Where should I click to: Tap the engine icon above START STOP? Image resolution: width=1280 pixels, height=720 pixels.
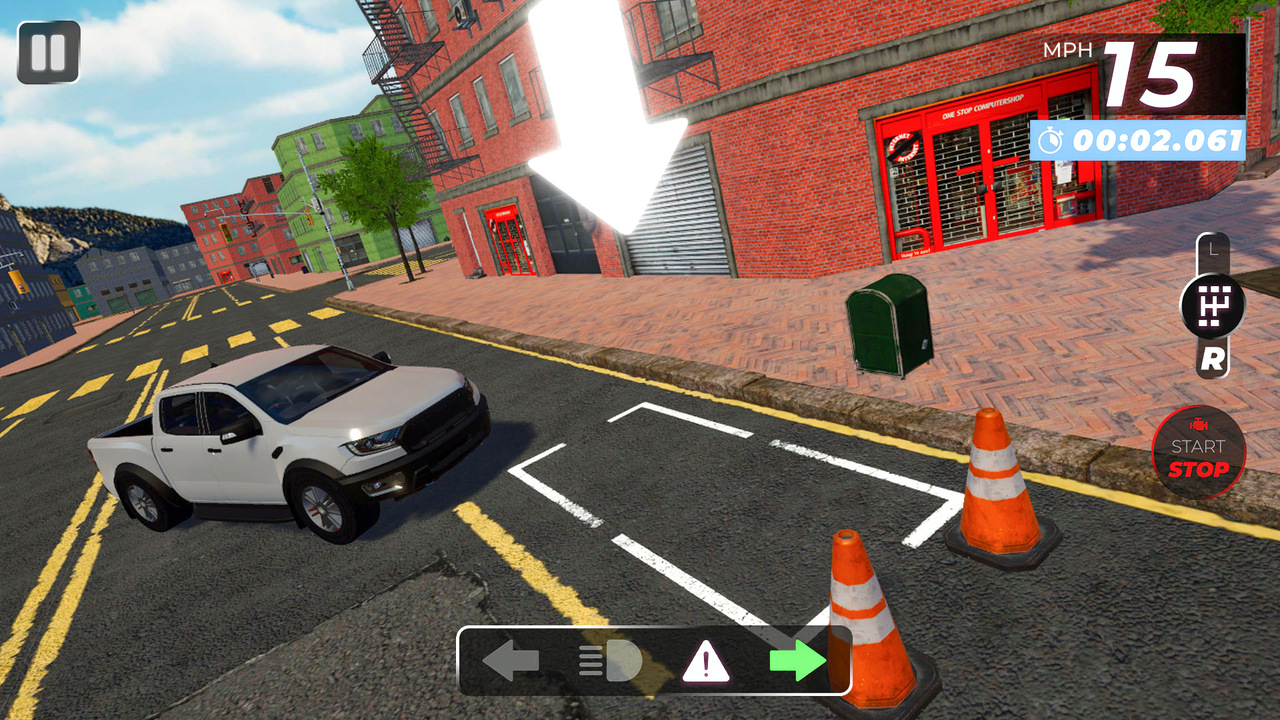tap(1197, 426)
